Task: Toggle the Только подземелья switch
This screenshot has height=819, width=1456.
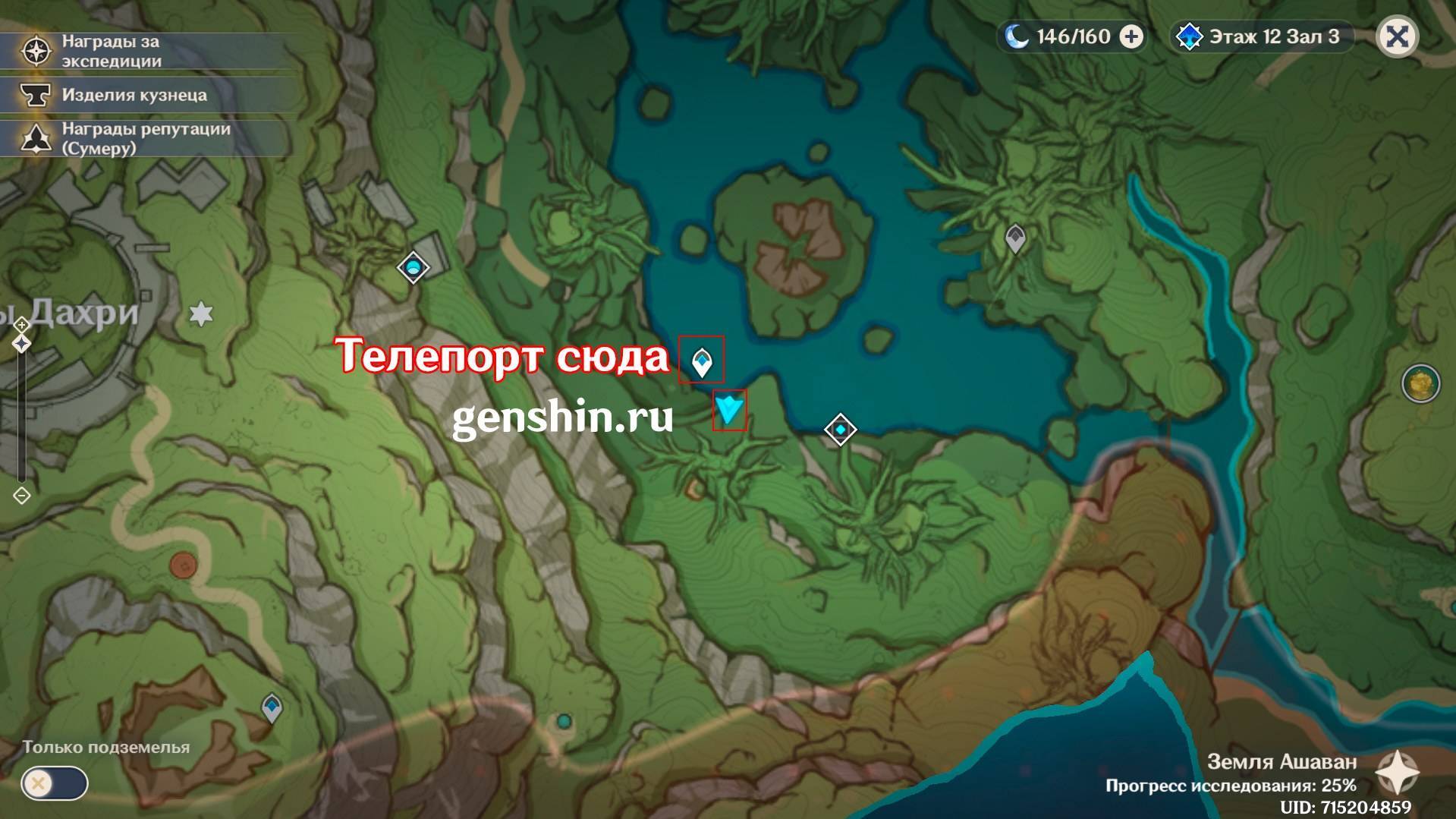Action: [55, 783]
